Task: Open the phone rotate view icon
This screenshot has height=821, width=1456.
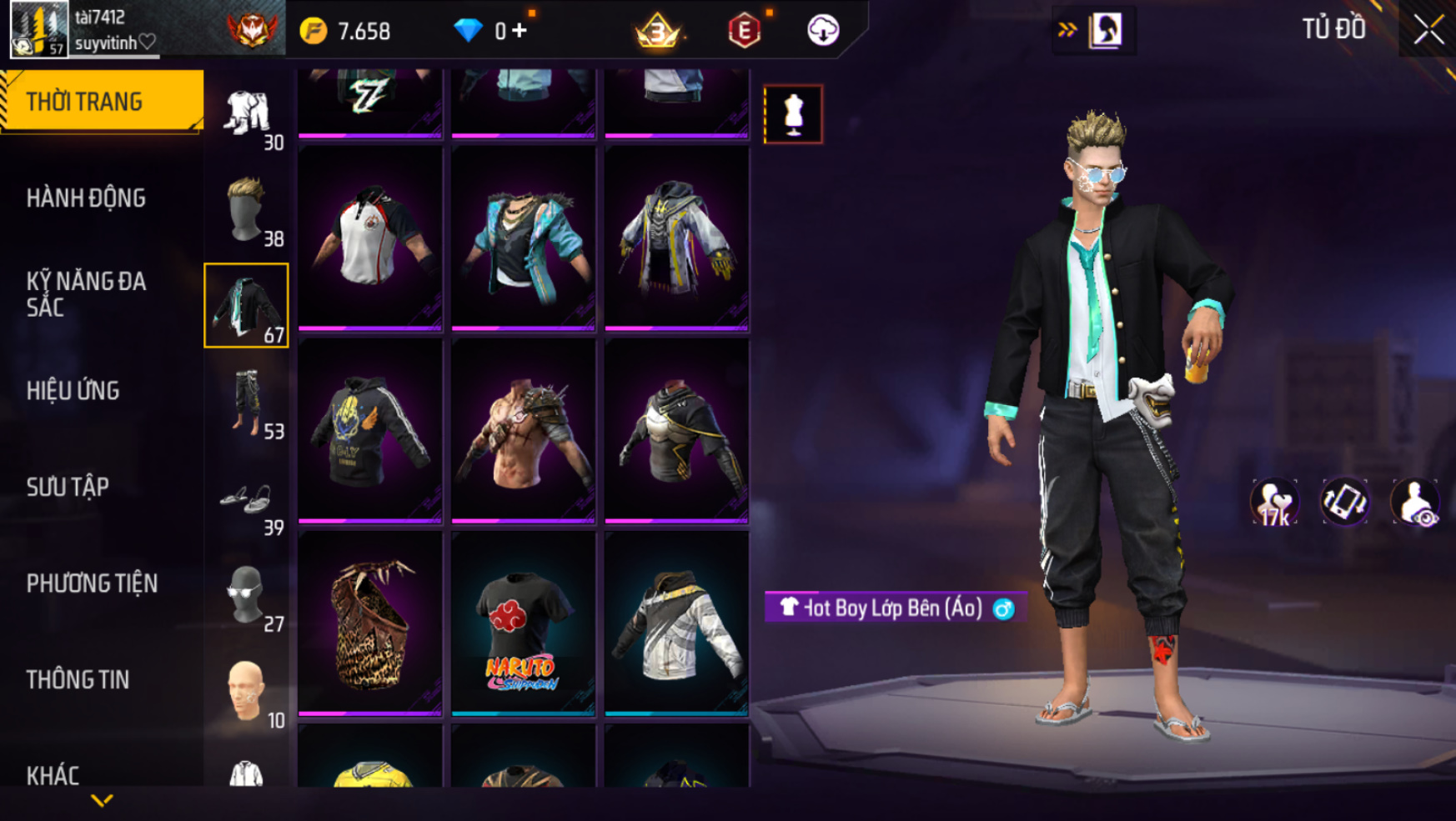Action: pos(1344,503)
